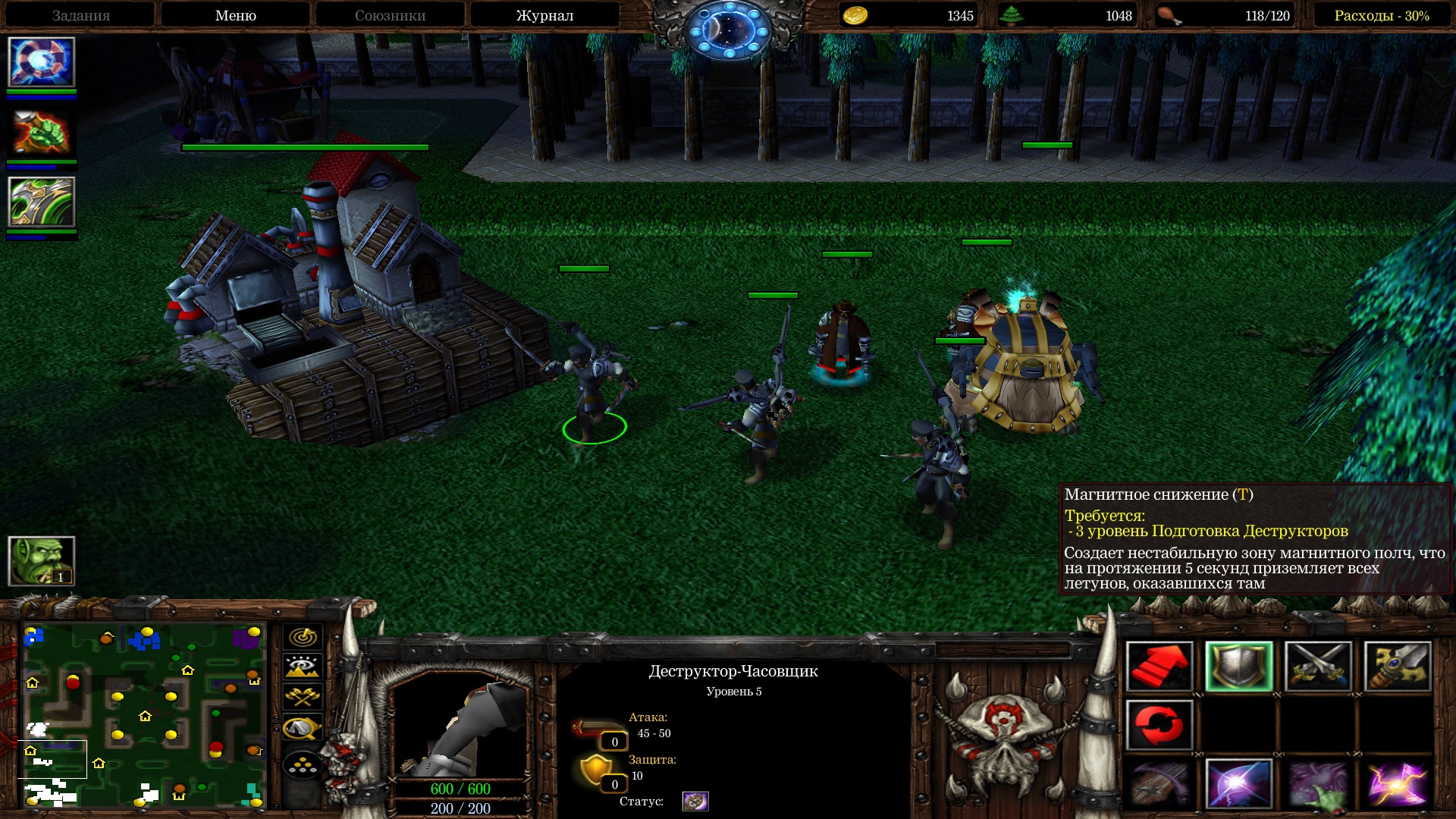This screenshot has height=819, width=1456.
Task: Activate the purple lightning crystal ability
Action: pos(1398,784)
